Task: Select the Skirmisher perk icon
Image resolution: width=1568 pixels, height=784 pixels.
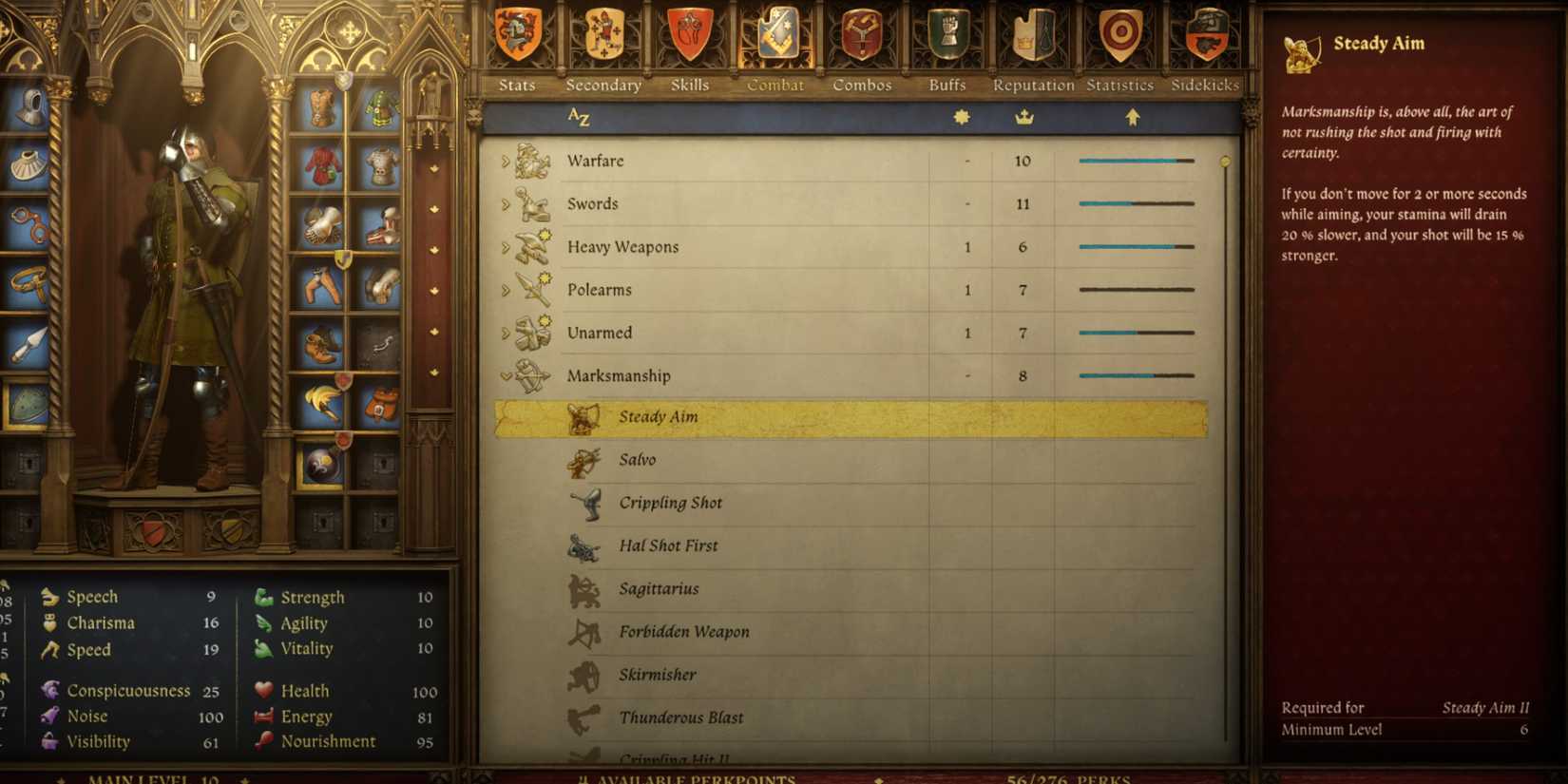Action: pyautogui.click(x=584, y=675)
